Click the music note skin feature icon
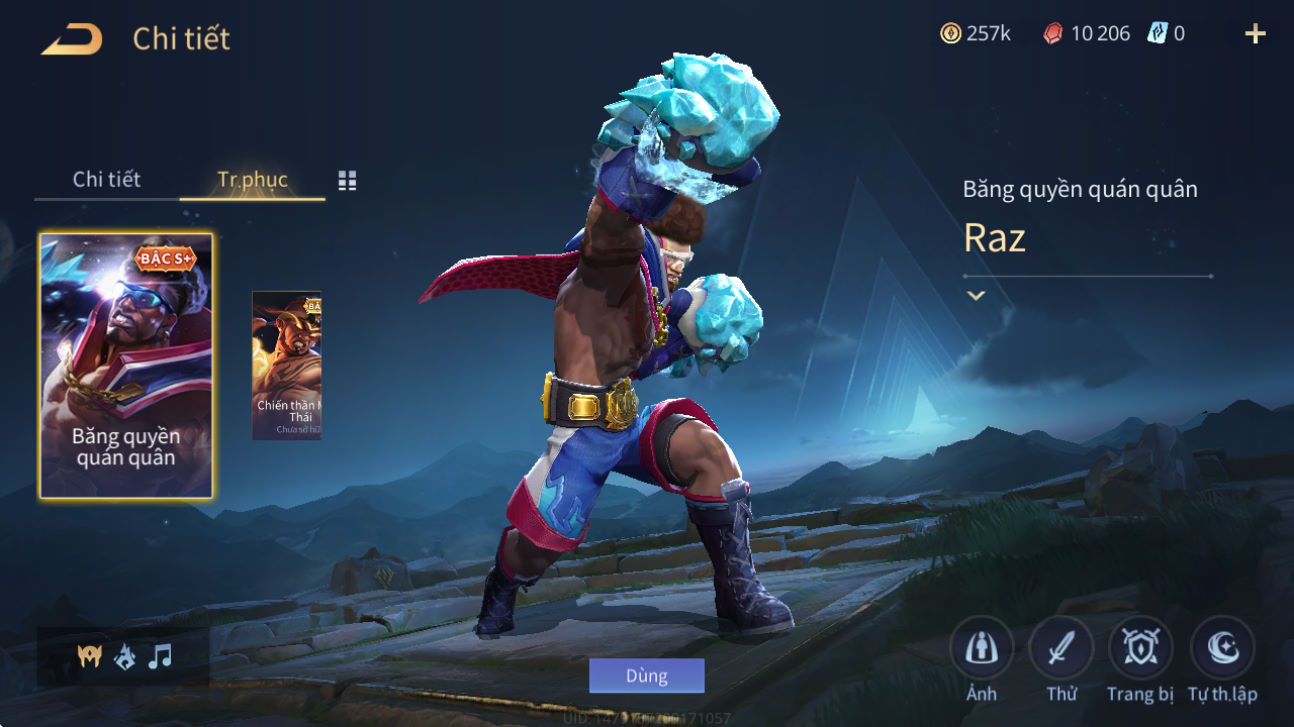The width and height of the screenshot is (1294, 727). 160,657
